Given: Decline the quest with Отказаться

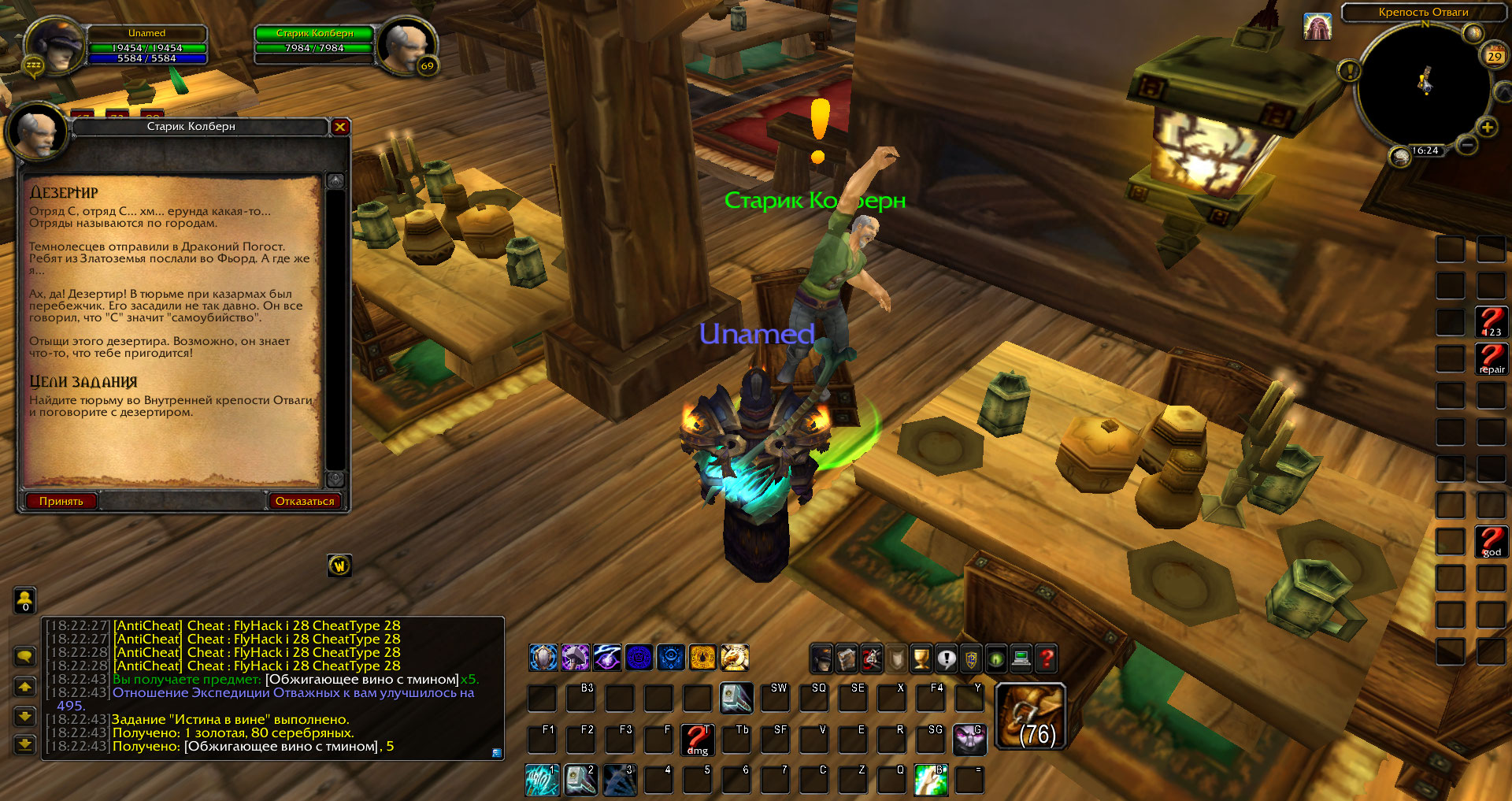Looking at the screenshot, I should point(305,501).
